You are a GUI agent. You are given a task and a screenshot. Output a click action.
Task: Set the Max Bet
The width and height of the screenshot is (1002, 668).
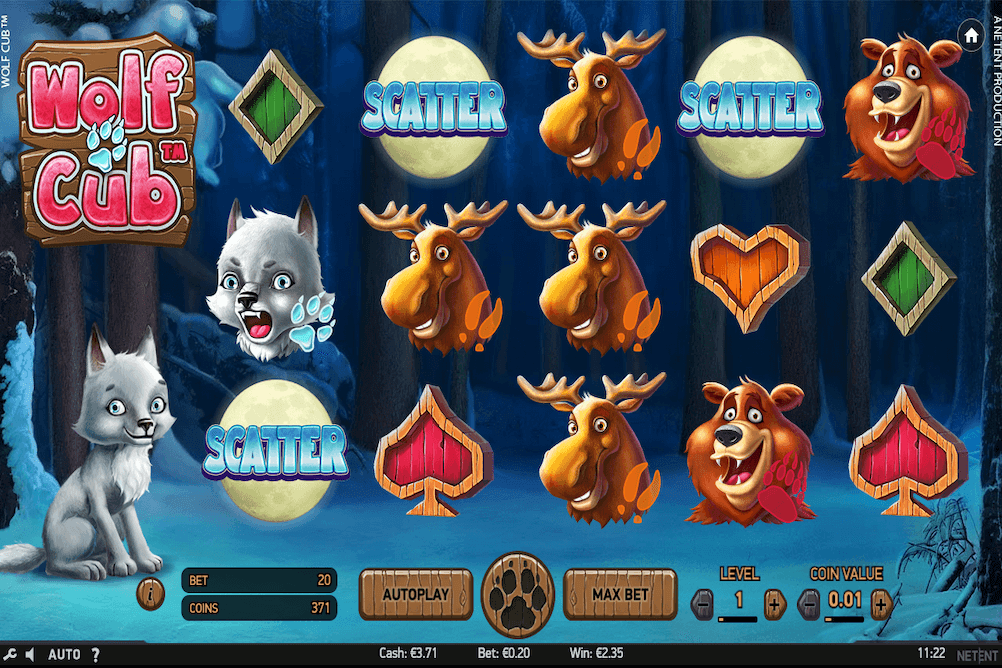tap(620, 594)
